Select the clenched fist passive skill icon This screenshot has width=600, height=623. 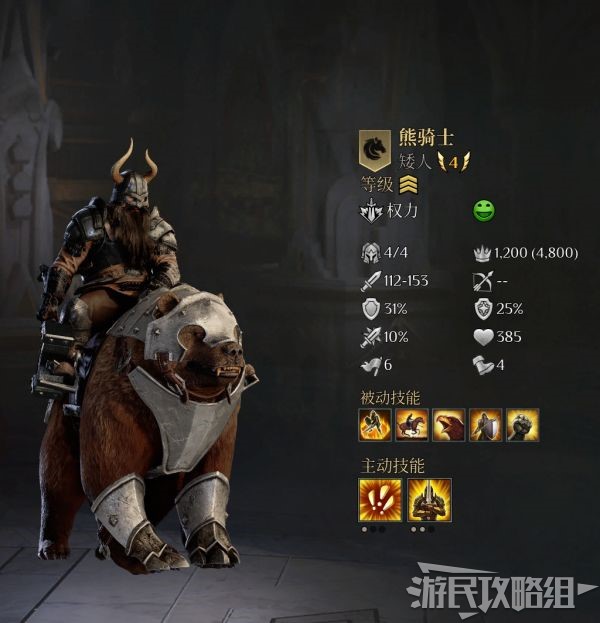point(522,425)
